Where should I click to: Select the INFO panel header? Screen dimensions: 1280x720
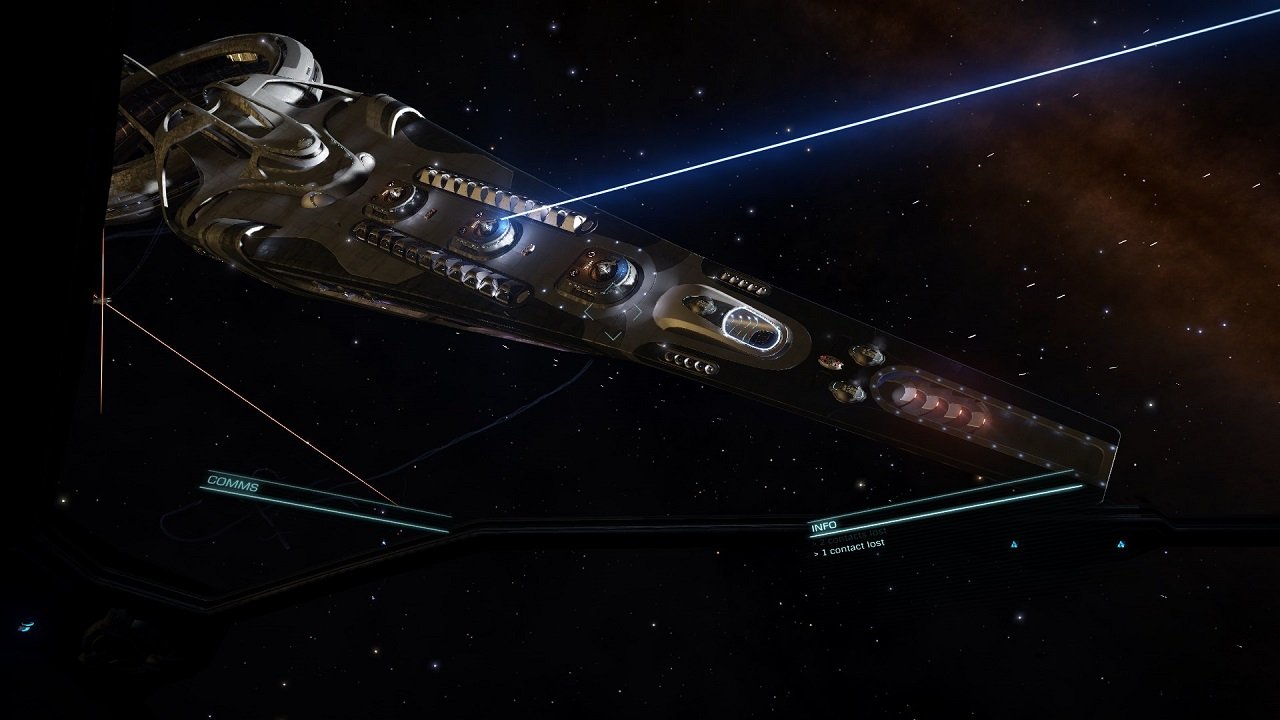coord(824,526)
